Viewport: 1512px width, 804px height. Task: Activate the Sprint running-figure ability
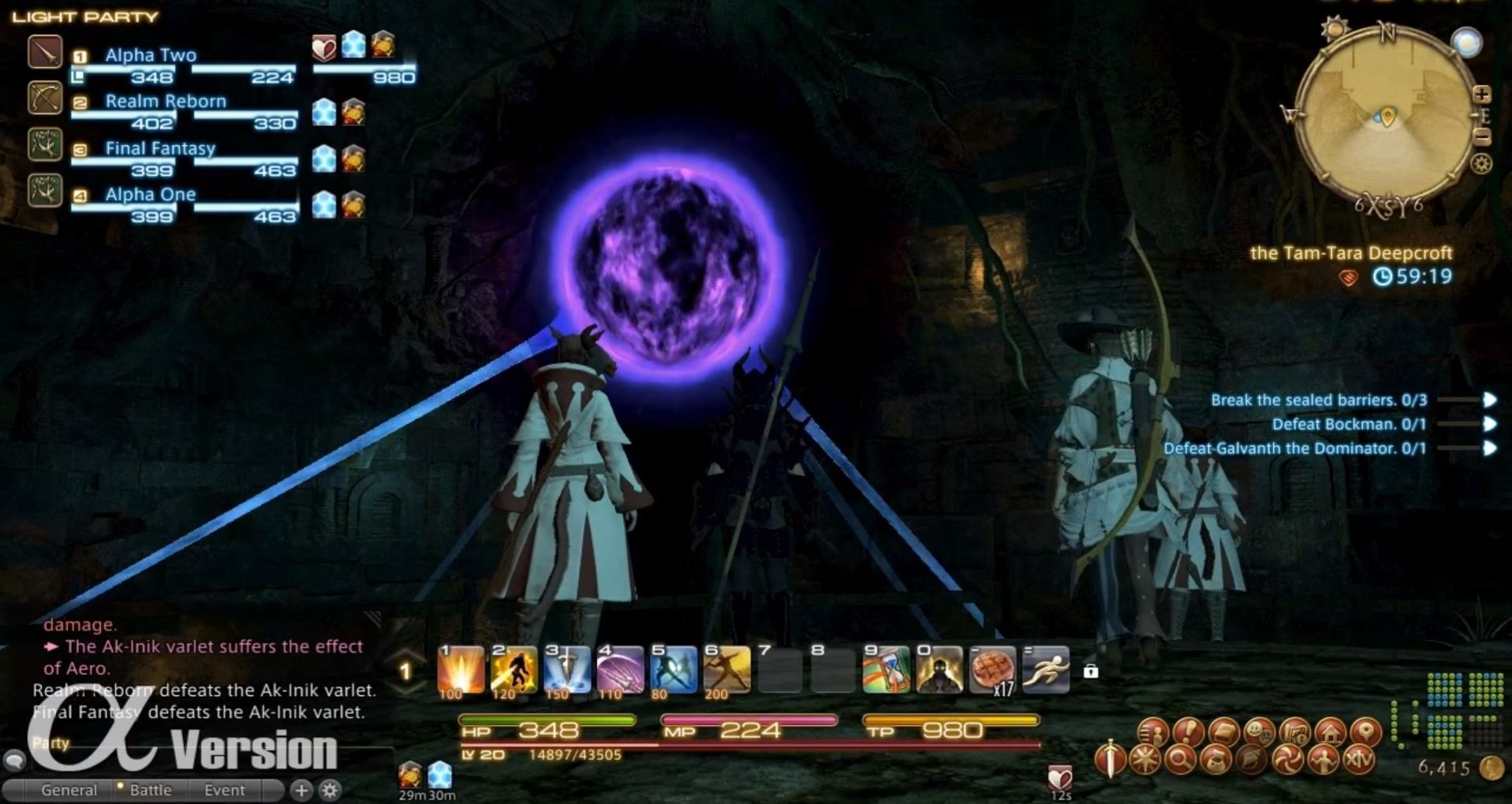click(x=1046, y=671)
